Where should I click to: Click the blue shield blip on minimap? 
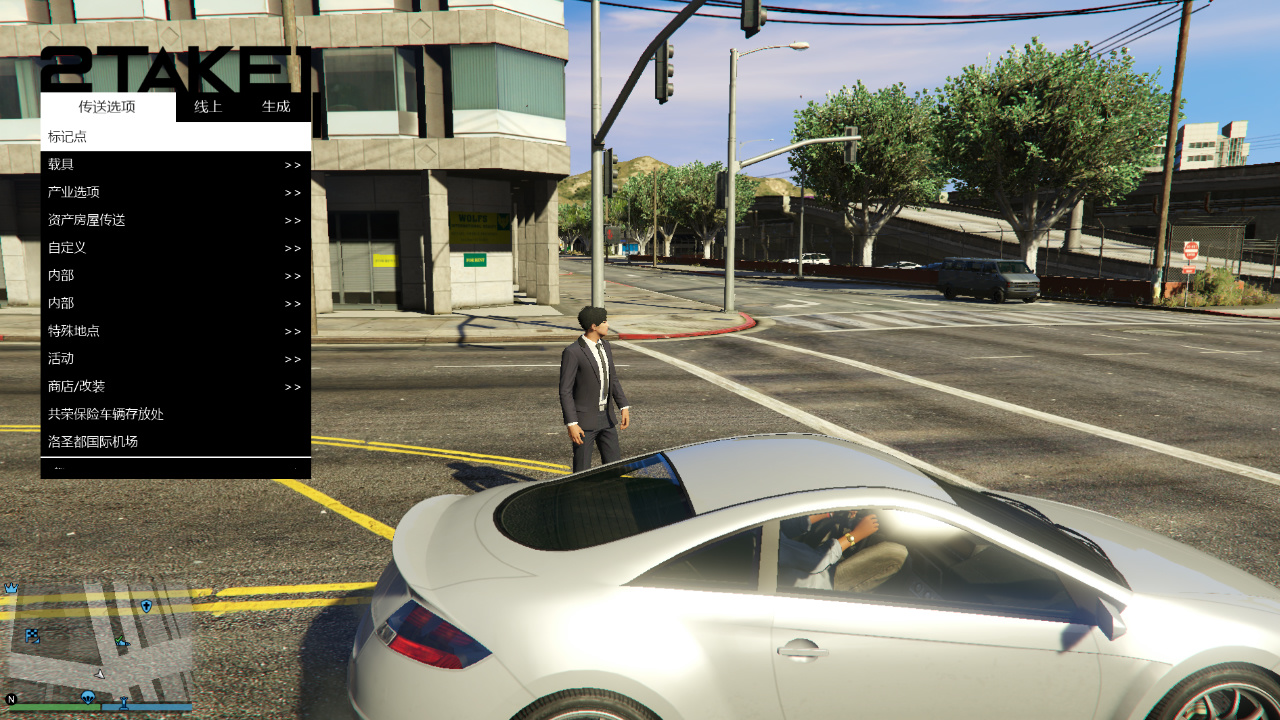(146, 606)
